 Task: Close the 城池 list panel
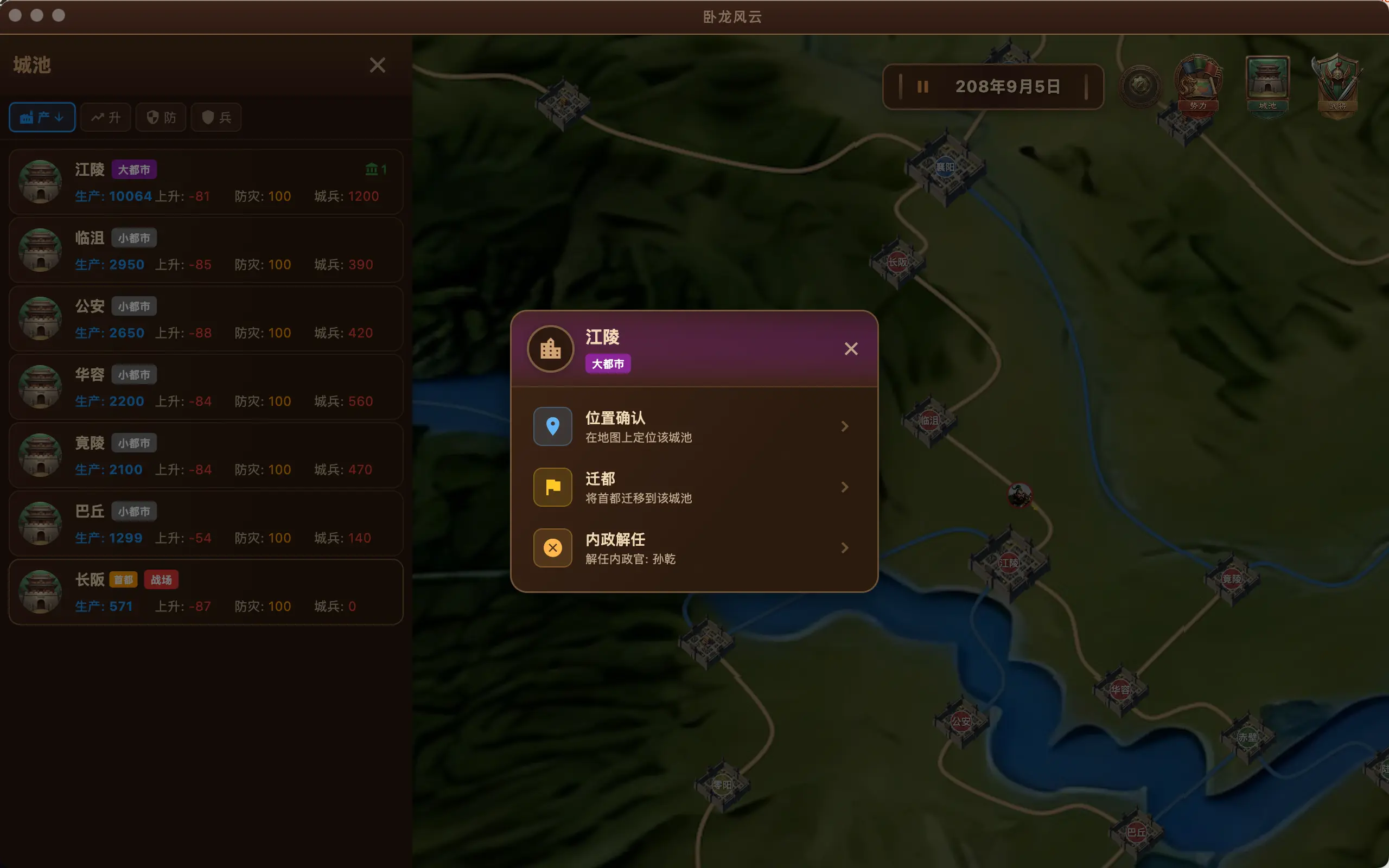tap(377, 65)
